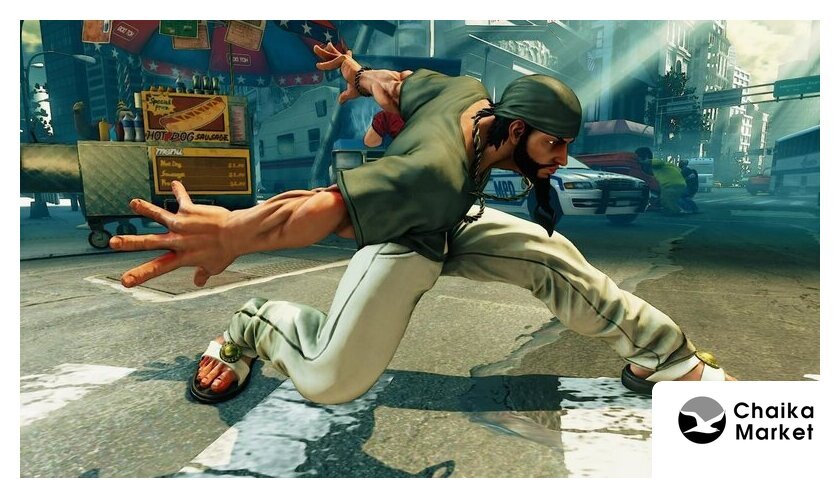Click the Chaika Market logo
This screenshot has height=498, width=840.
(745, 421)
